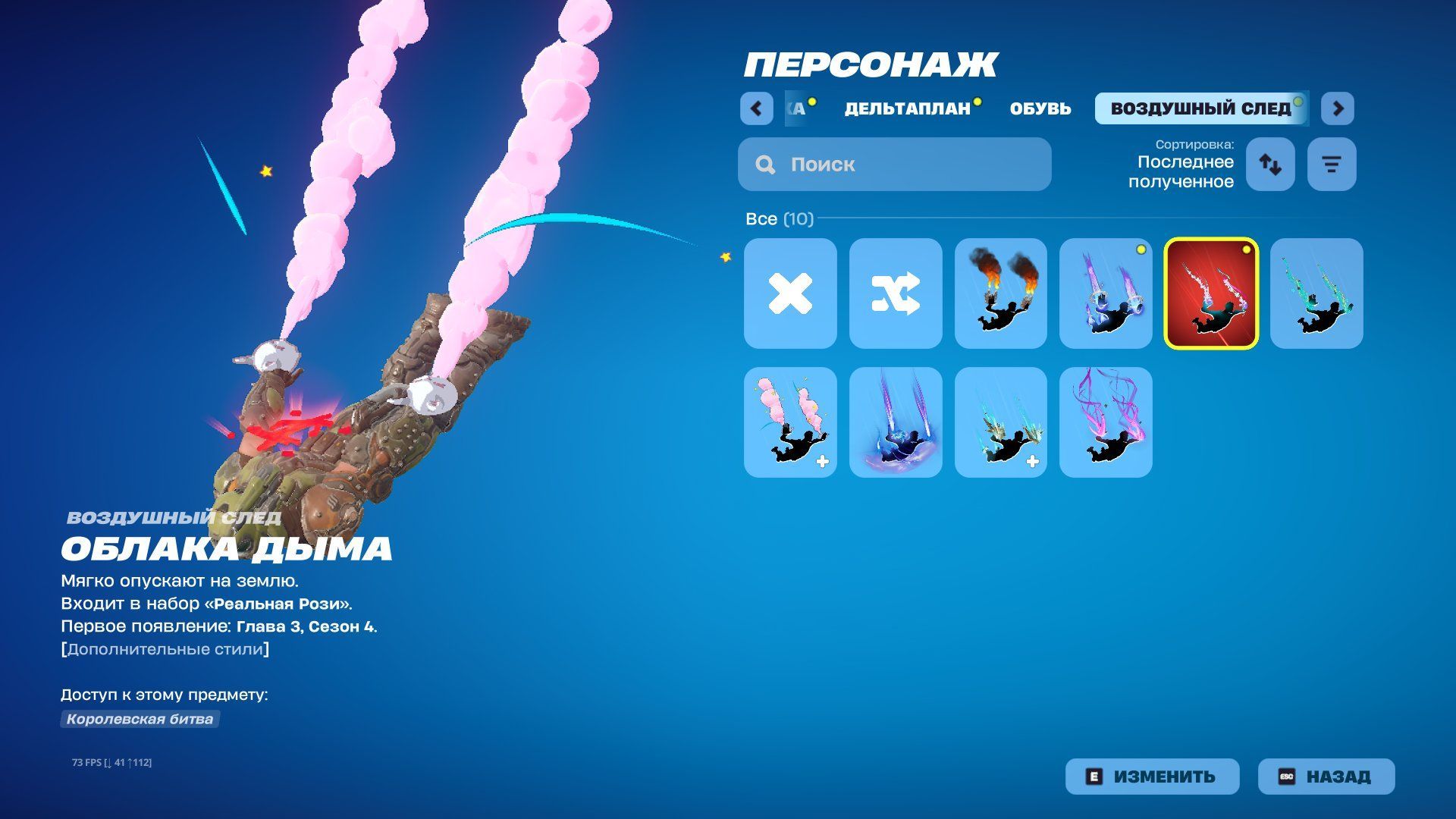The image size is (1456, 819).
Task: Click the Поиск search field
Action: click(x=895, y=164)
